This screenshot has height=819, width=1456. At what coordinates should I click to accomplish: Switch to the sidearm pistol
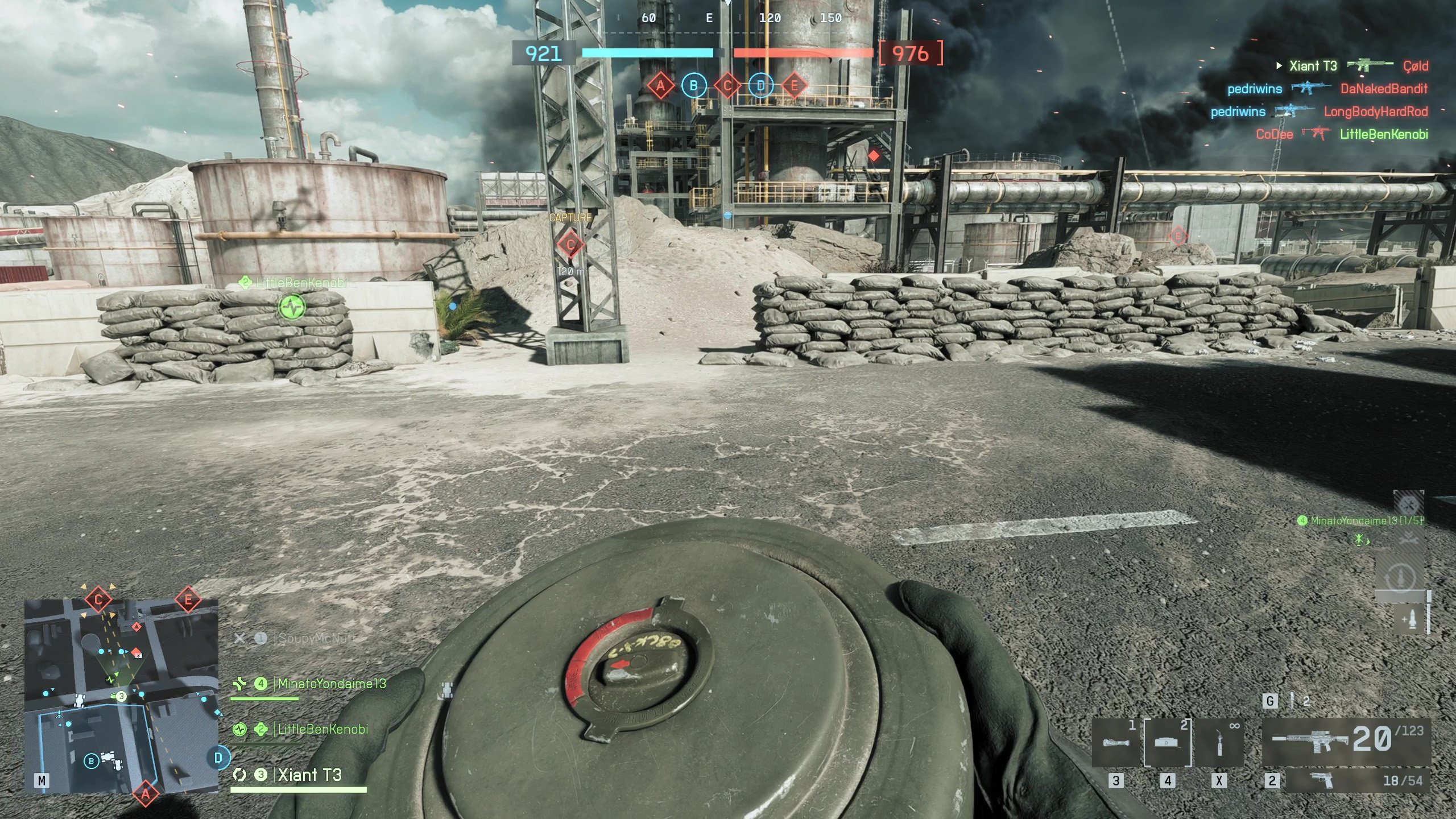pyautogui.click(x=1357, y=780)
